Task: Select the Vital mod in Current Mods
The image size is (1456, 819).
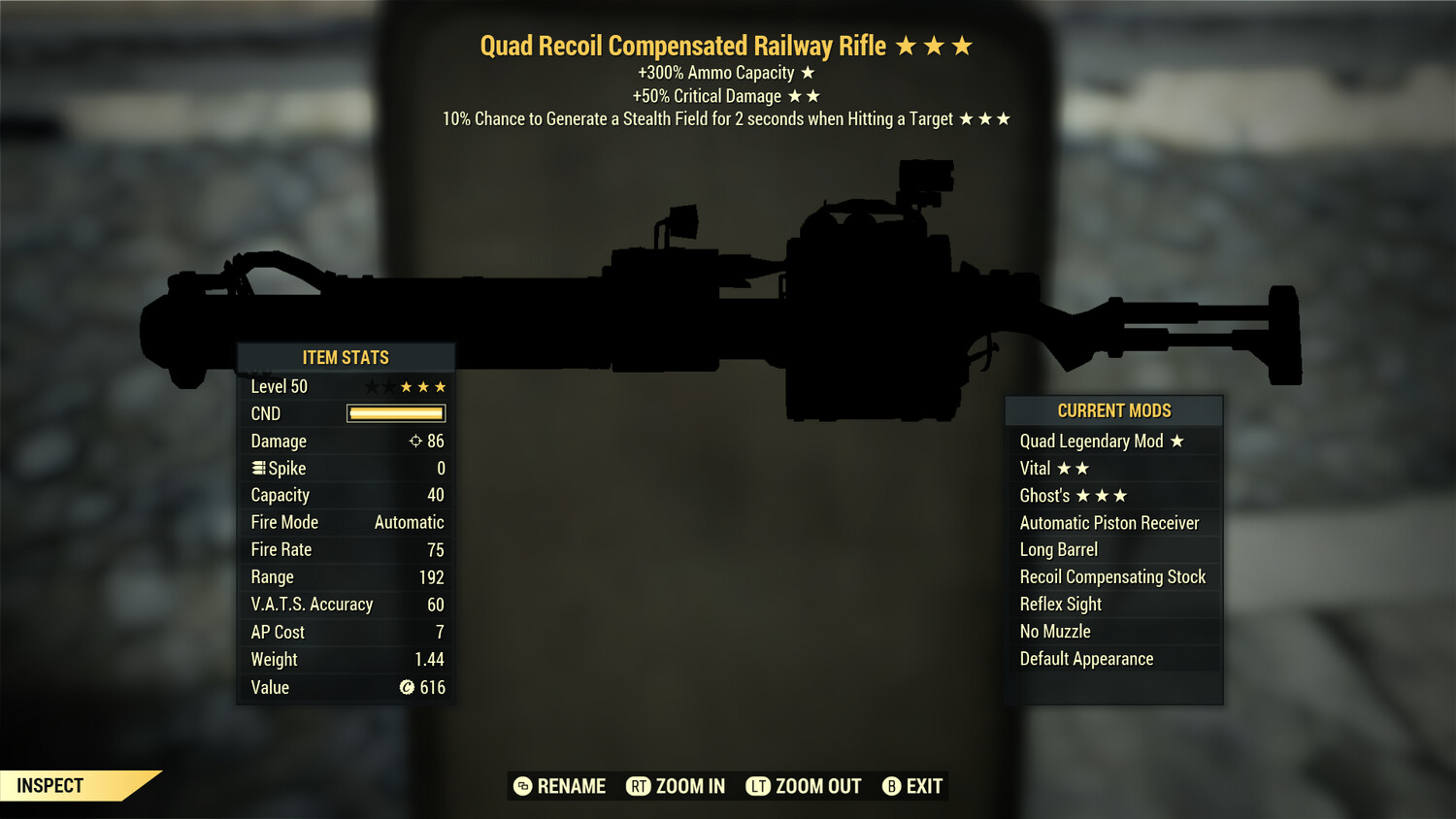Action: coord(1054,468)
